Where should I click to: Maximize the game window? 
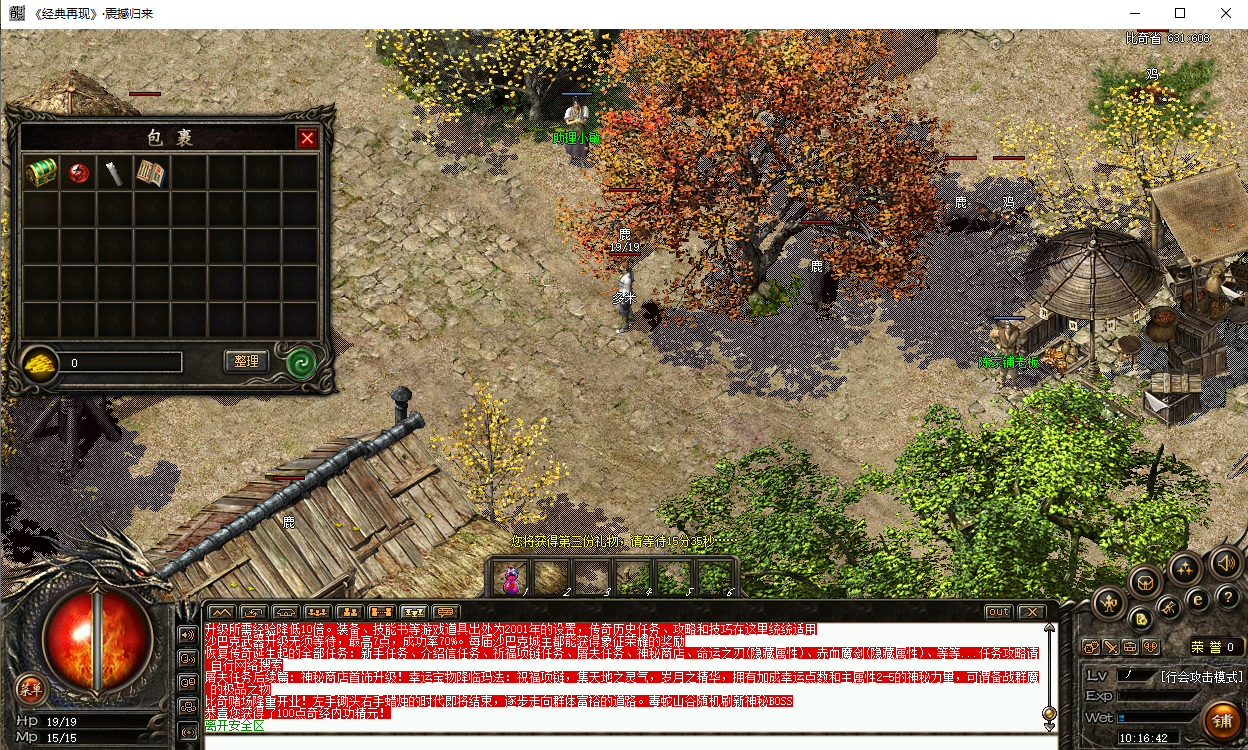point(1180,13)
